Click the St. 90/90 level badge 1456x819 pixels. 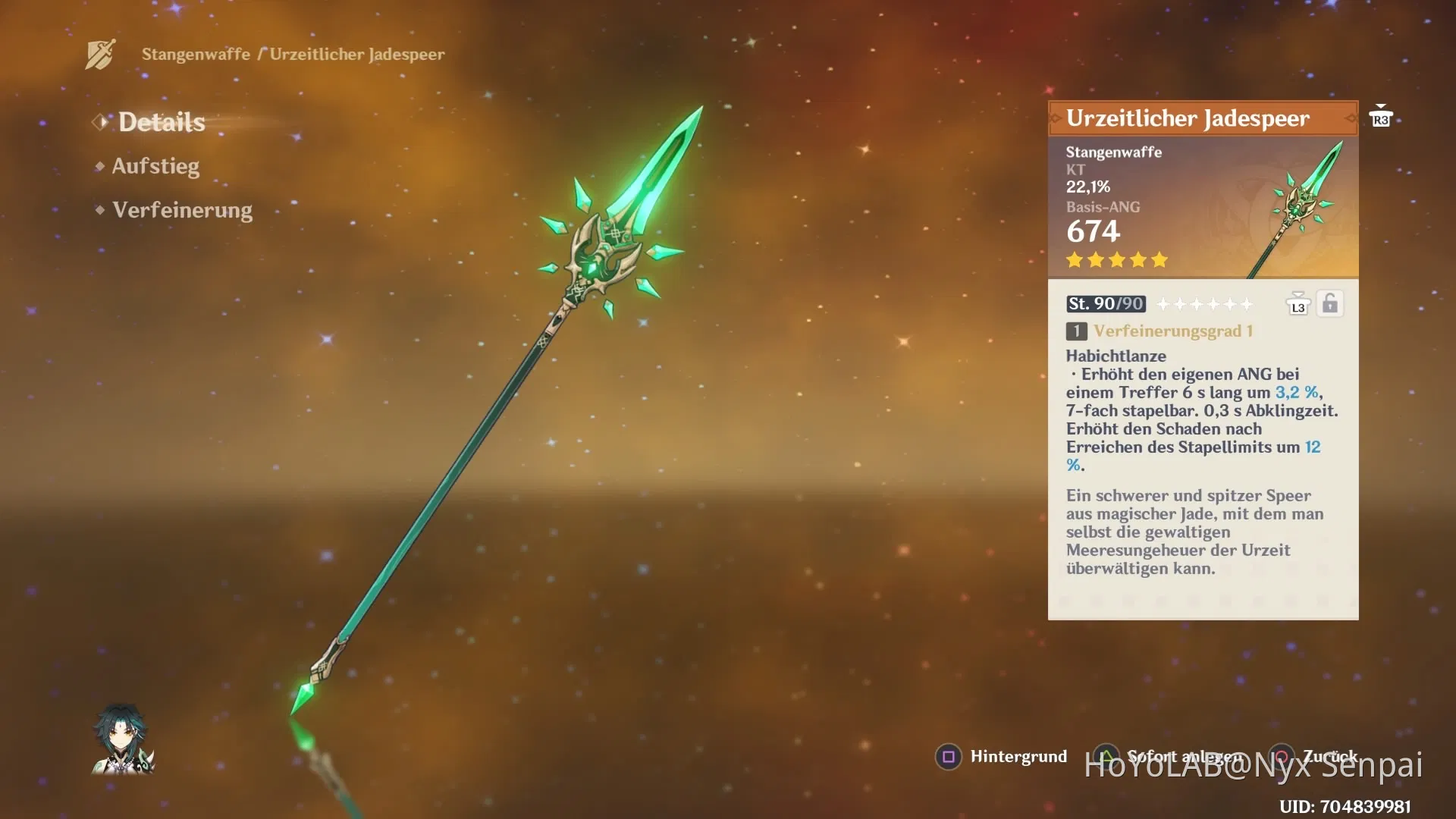1105,303
